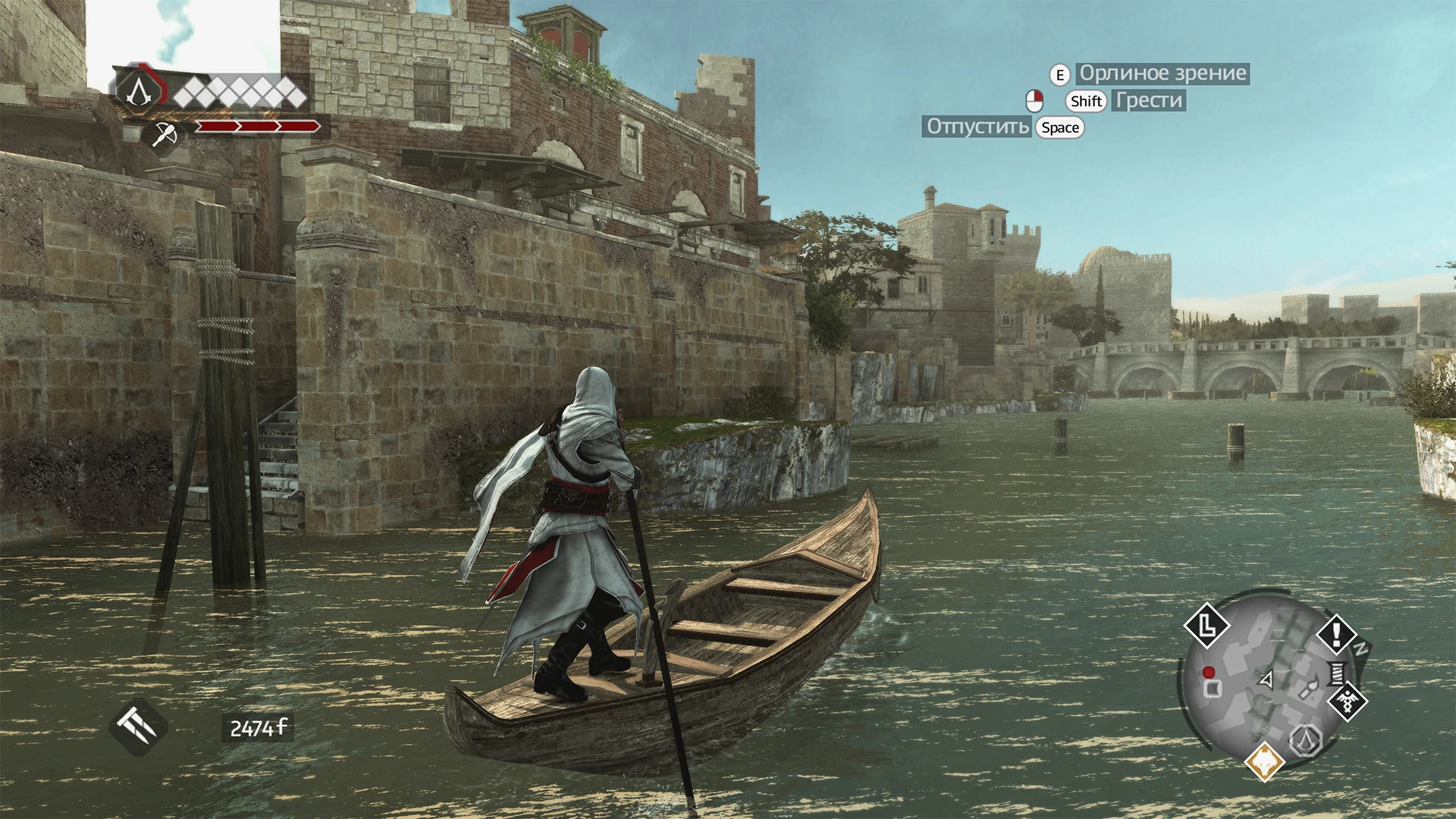The image size is (1456, 819).
Task: Click the Assassin hideout emblem on the minimap
Action: point(1306,740)
